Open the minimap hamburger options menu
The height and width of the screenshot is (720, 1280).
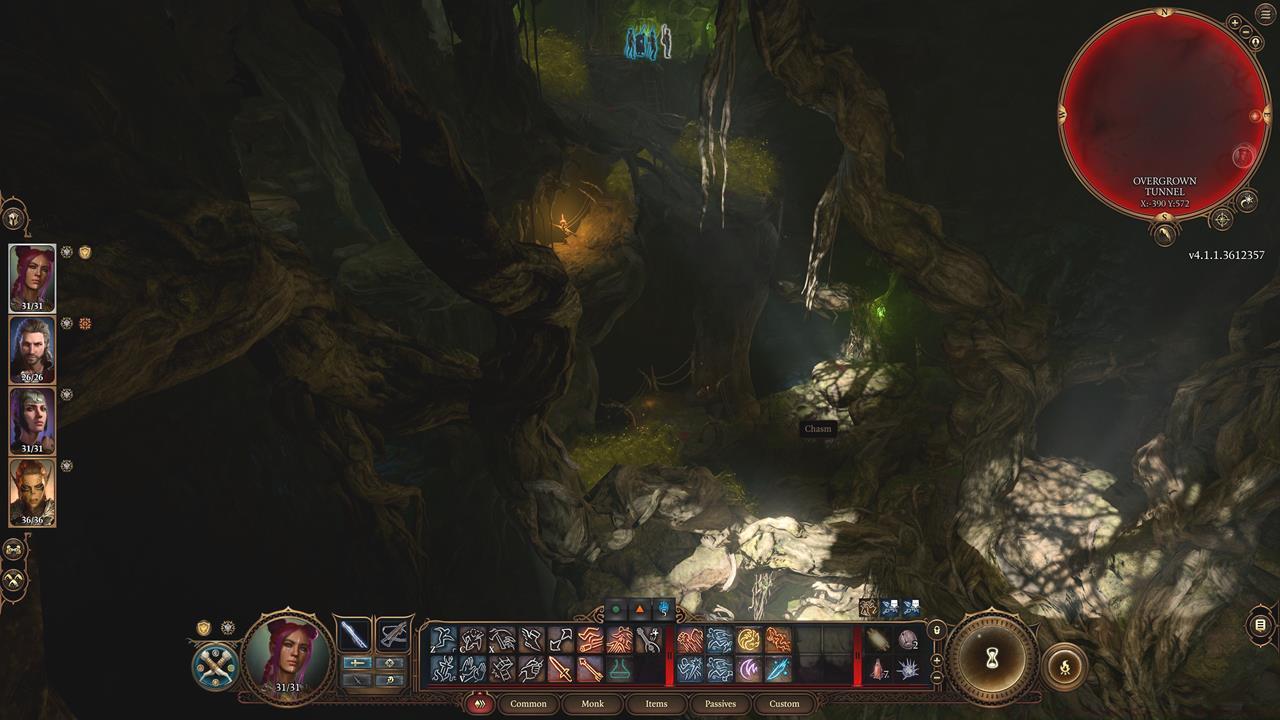[1263, 14]
